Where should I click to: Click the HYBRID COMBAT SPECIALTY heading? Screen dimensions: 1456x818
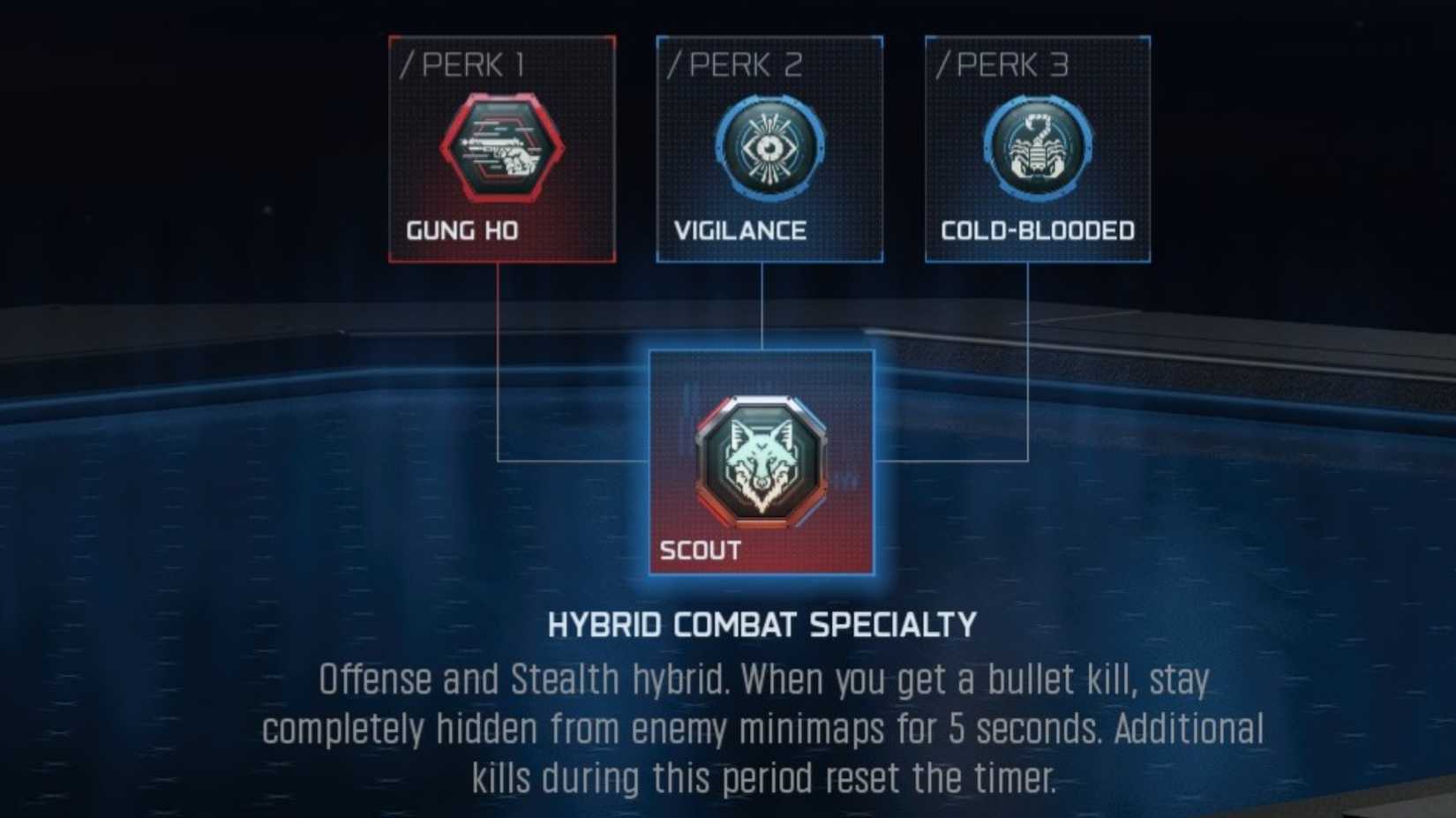click(x=762, y=624)
